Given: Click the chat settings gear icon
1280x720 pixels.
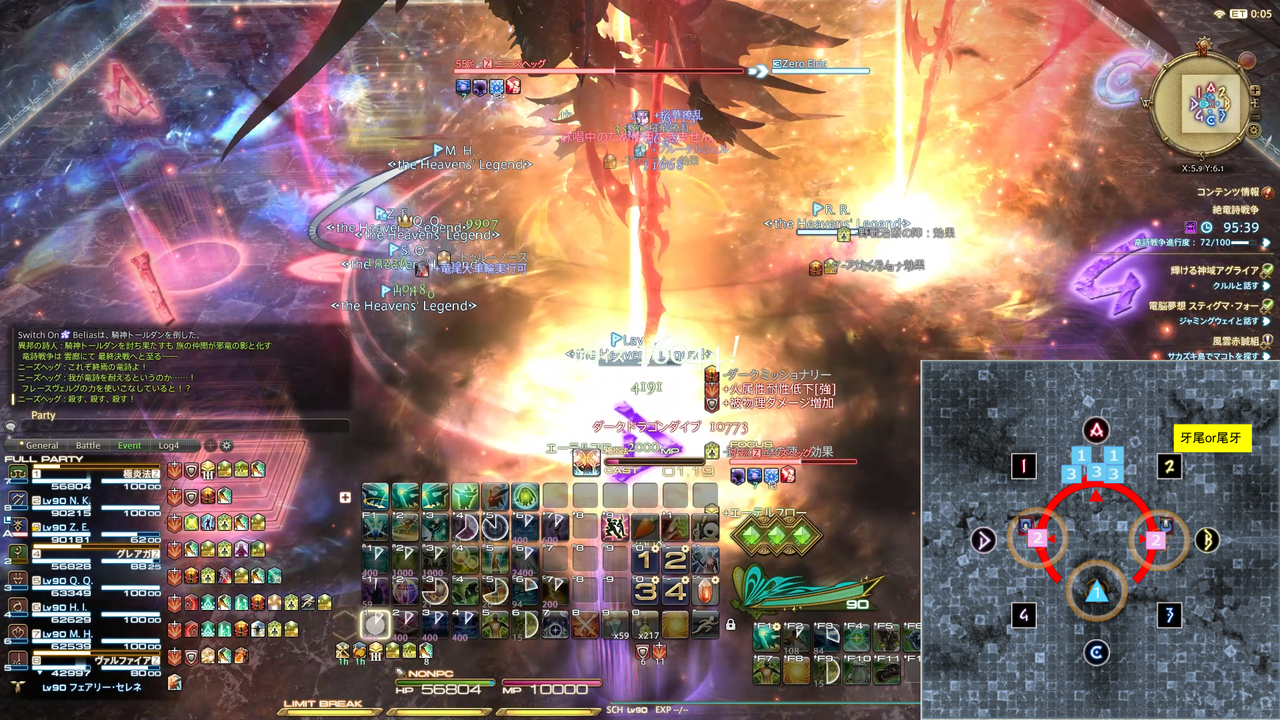Looking at the screenshot, I should 226,445.
